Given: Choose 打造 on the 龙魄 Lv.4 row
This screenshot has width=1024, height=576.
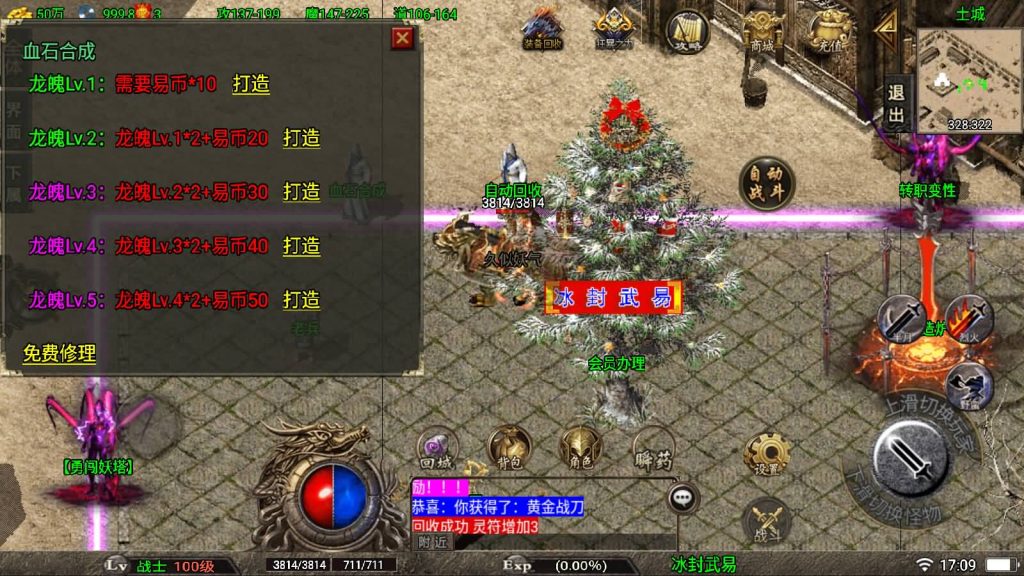Looking at the screenshot, I should (x=301, y=246).
